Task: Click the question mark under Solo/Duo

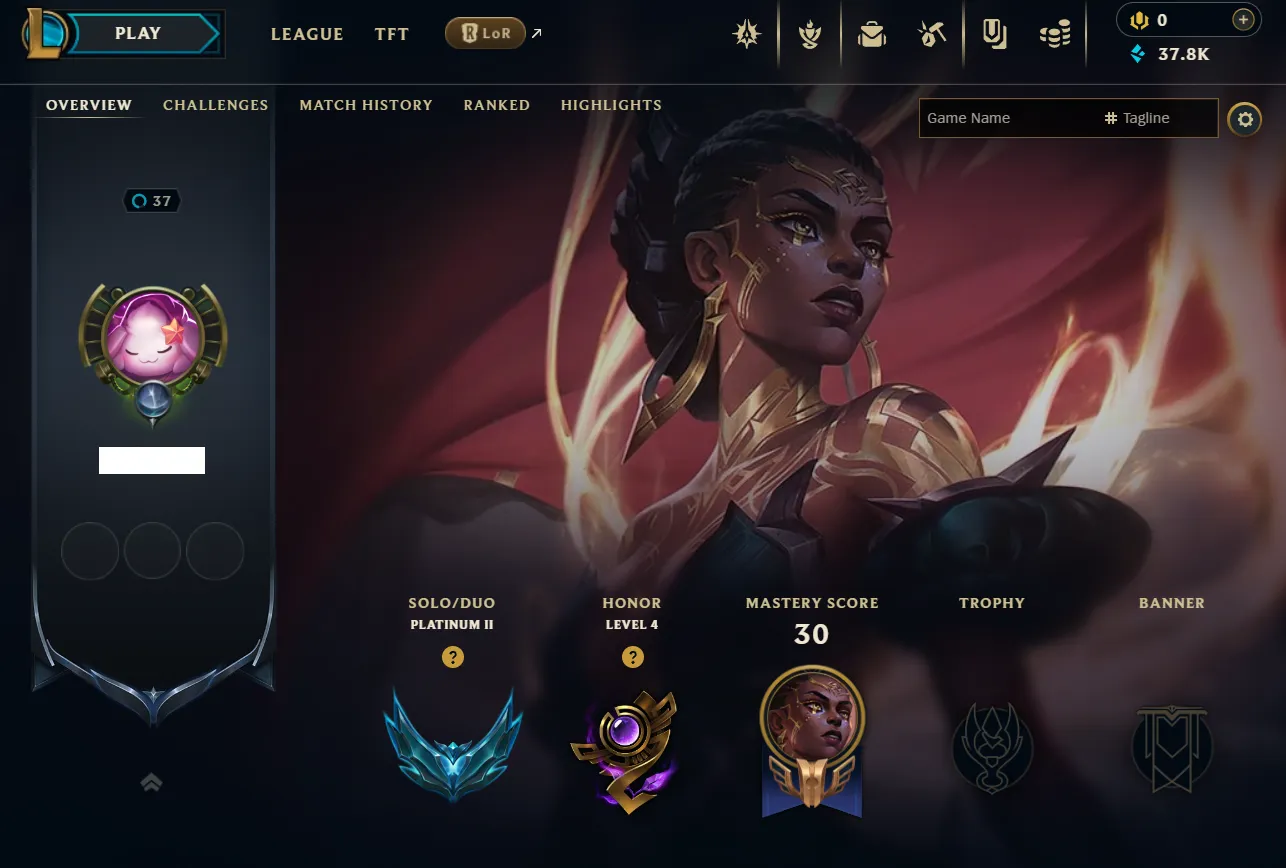Action: click(453, 657)
